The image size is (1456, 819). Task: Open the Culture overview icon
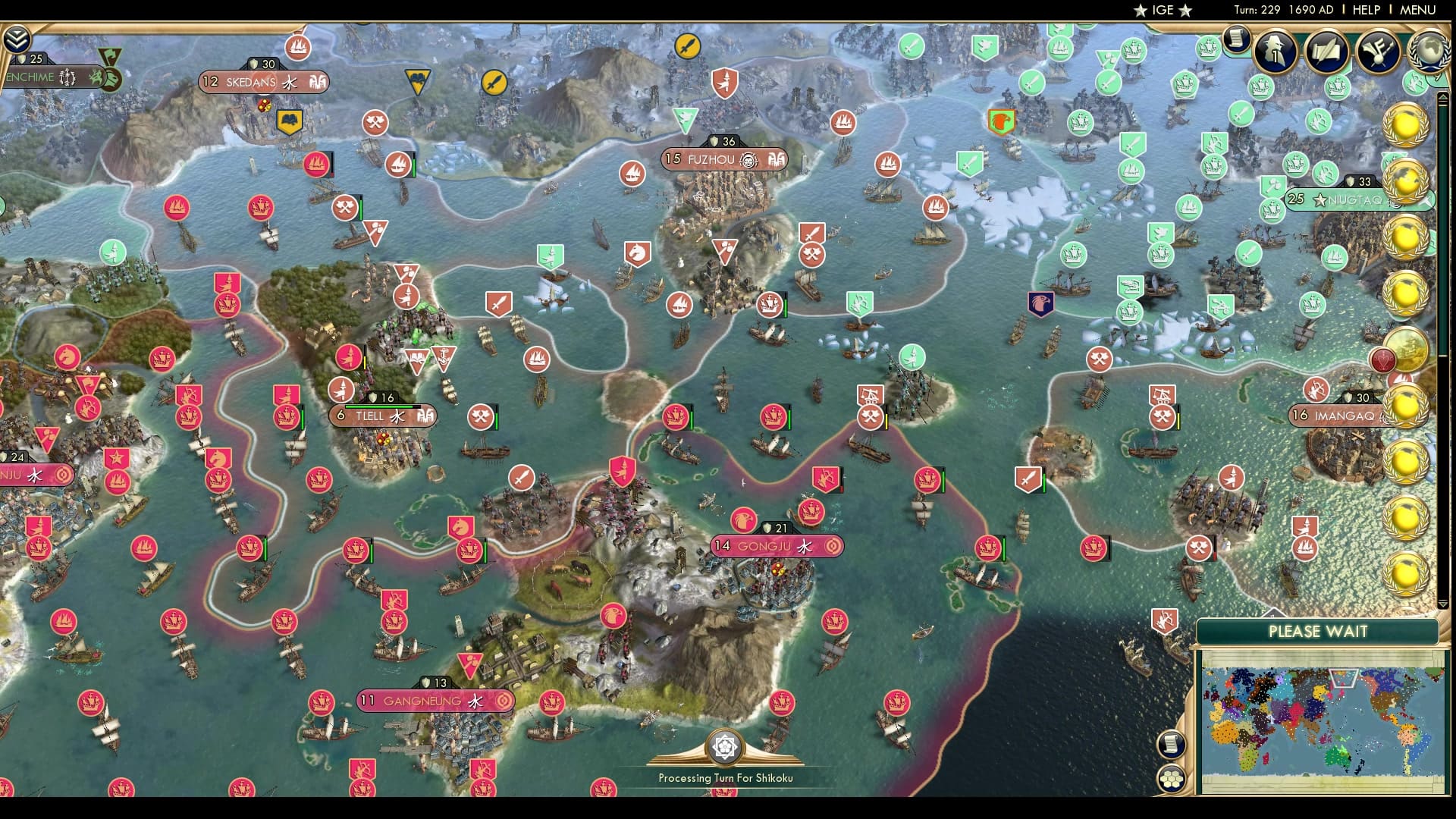coord(1377,52)
